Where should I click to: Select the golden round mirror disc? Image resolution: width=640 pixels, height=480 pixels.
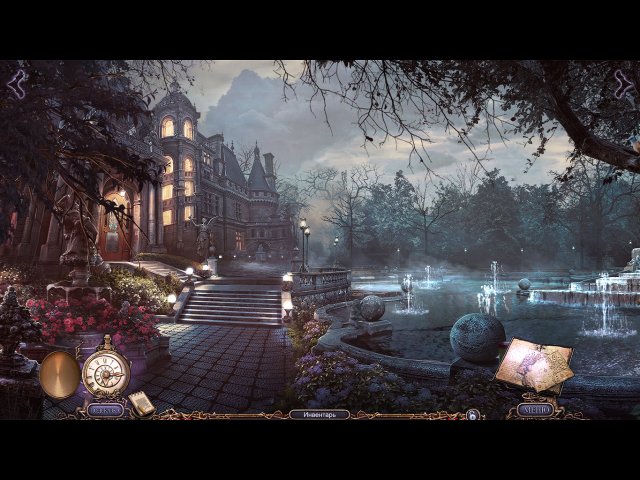pyautogui.click(x=60, y=374)
